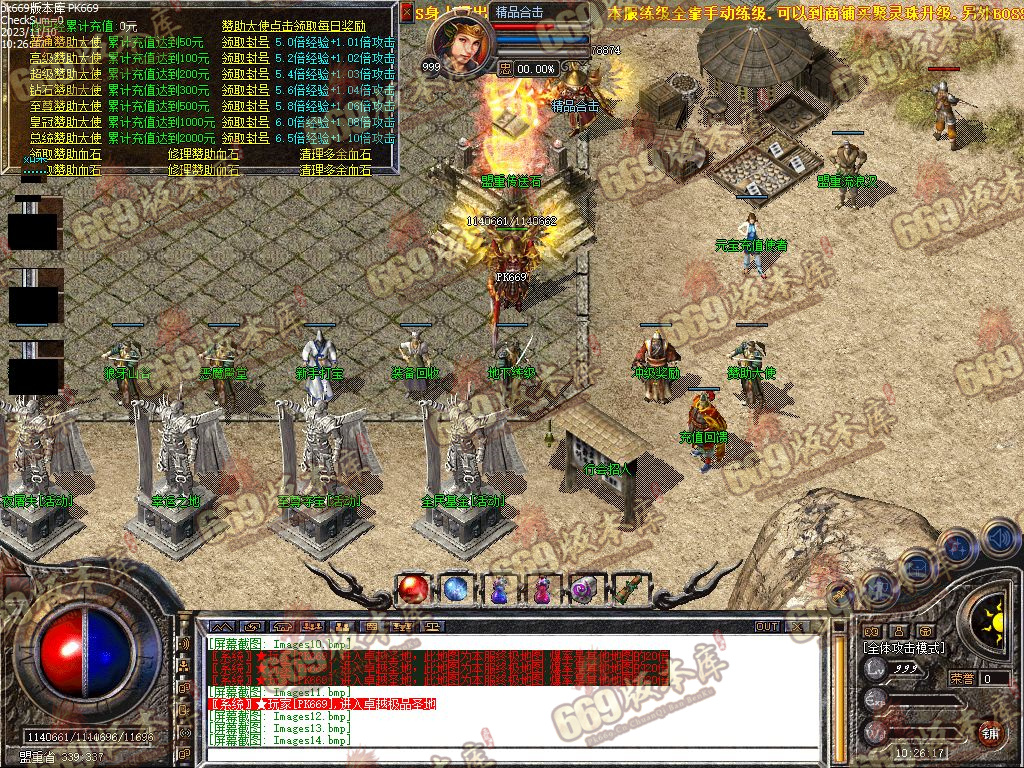Open the sparkle skills round button

[956, 546]
